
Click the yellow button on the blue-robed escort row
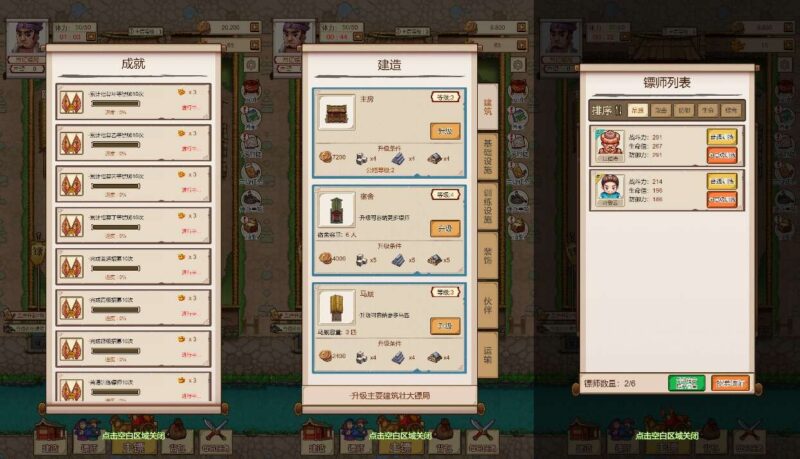point(721,181)
